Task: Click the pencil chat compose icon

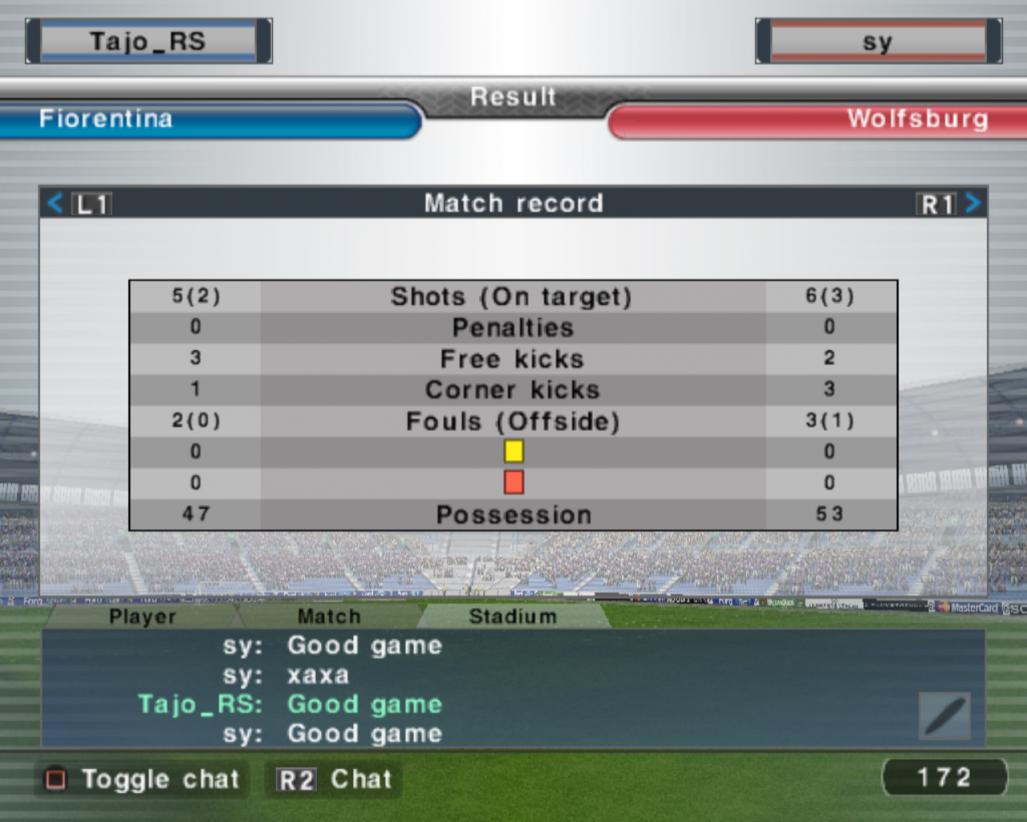Action: point(944,716)
